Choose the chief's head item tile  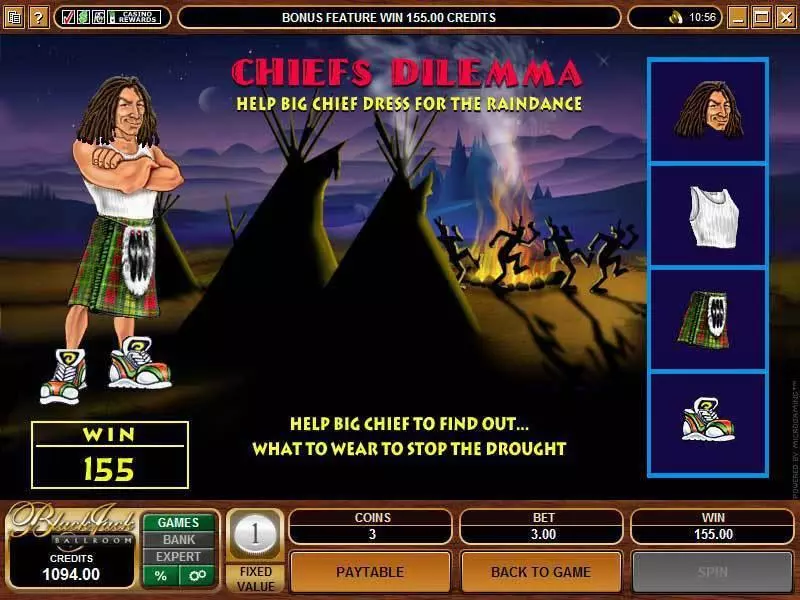707,111
